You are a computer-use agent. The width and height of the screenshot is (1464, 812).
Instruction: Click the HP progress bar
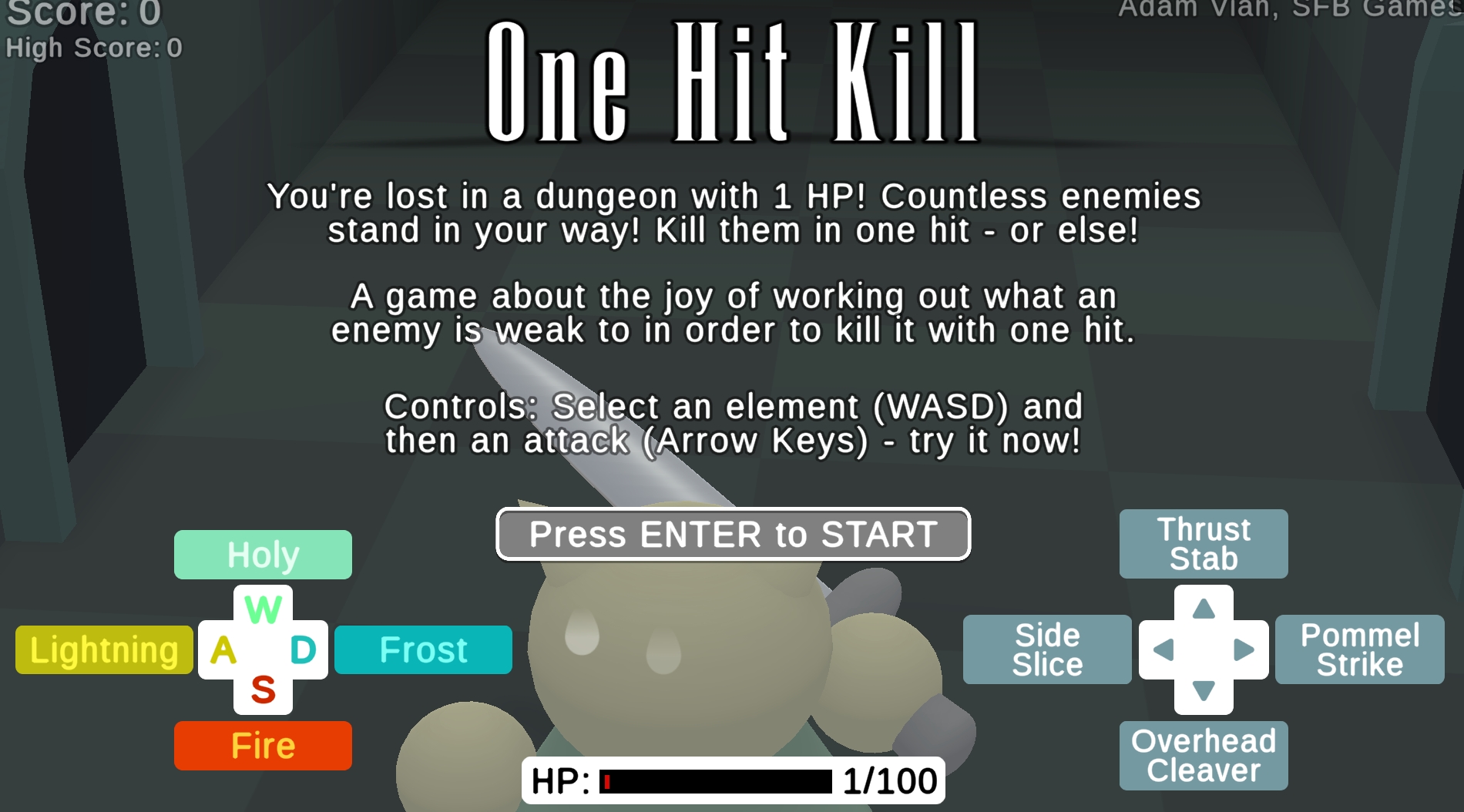(717, 779)
